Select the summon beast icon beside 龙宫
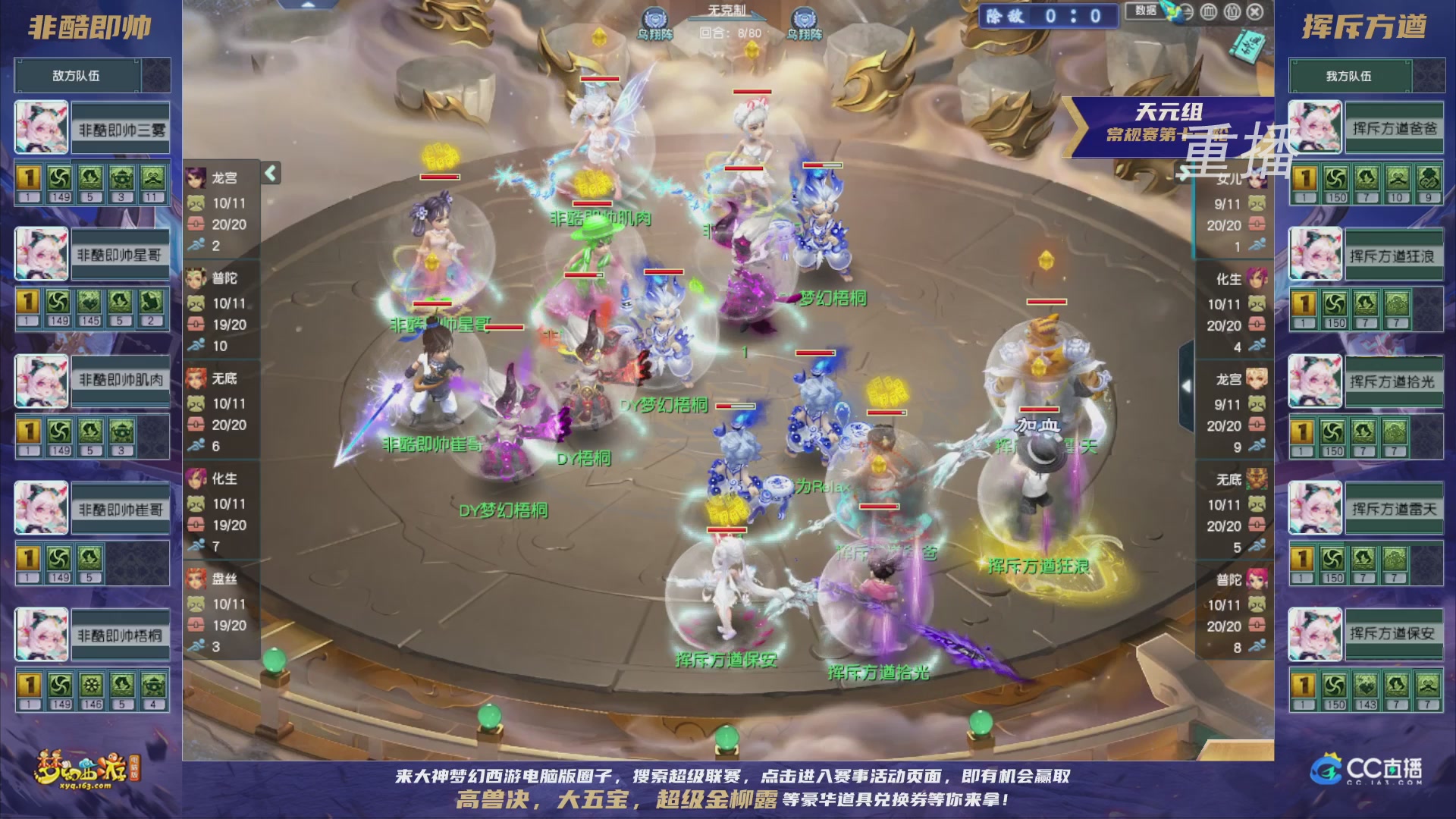This screenshot has height=819, width=1456. [197, 205]
